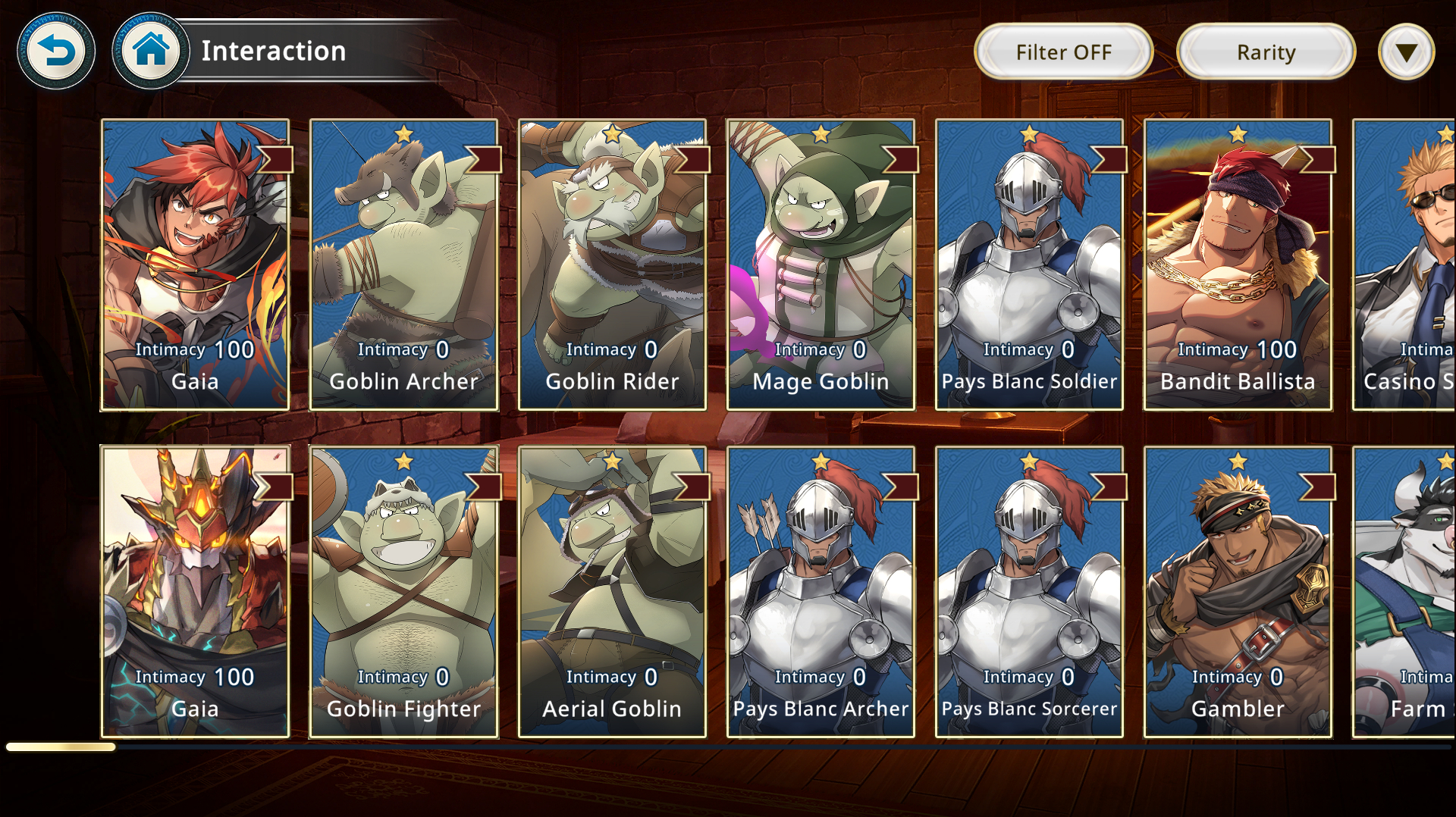Viewport: 1456px width, 817px height.
Task: Select the Pays Blanc Soldier card
Action: click(1029, 265)
